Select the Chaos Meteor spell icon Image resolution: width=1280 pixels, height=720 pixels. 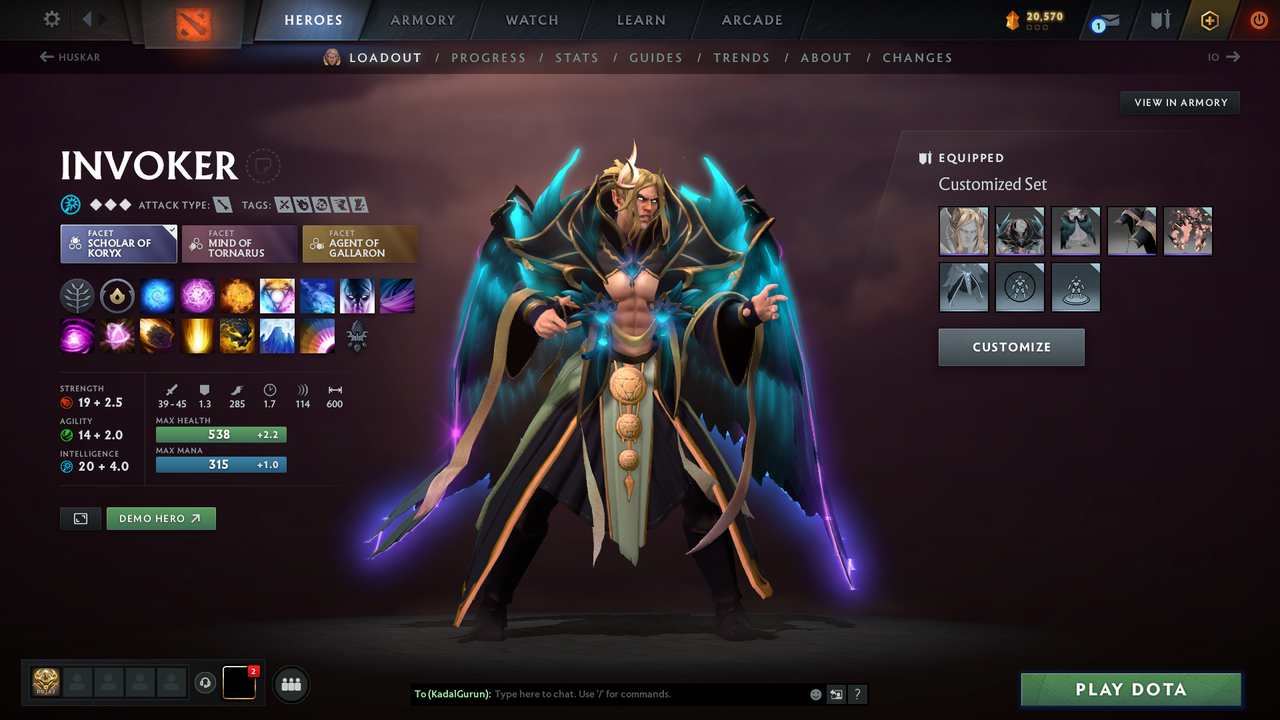(157, 335)
